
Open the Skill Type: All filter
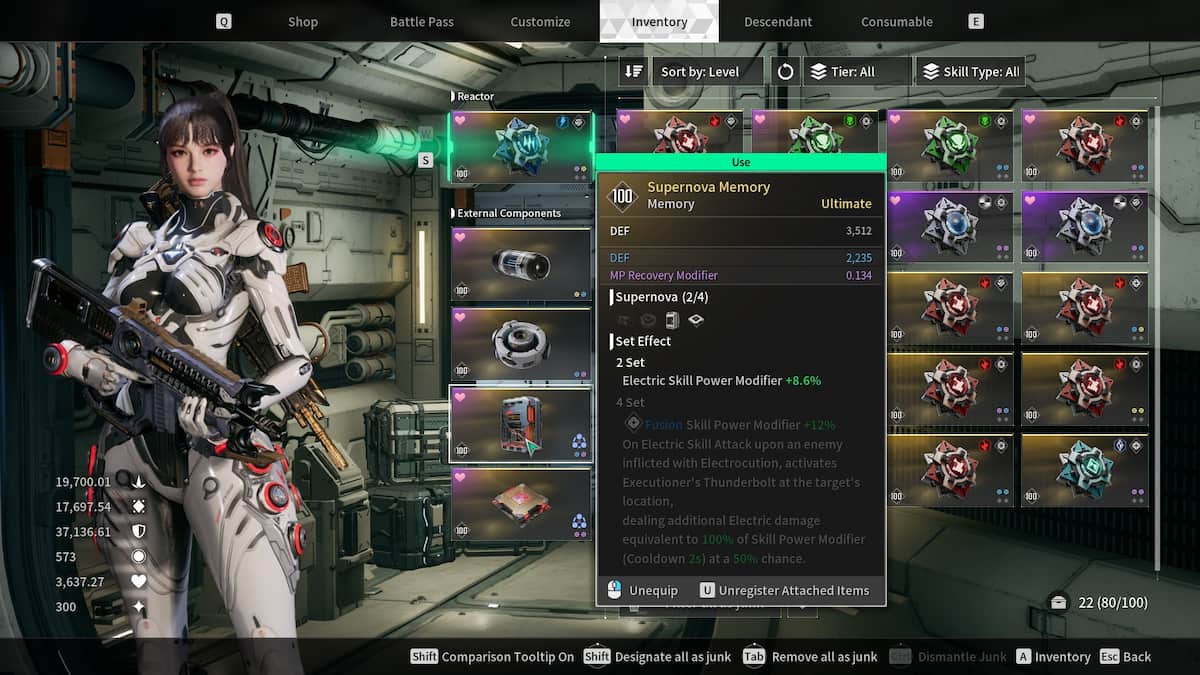(970, 72)
